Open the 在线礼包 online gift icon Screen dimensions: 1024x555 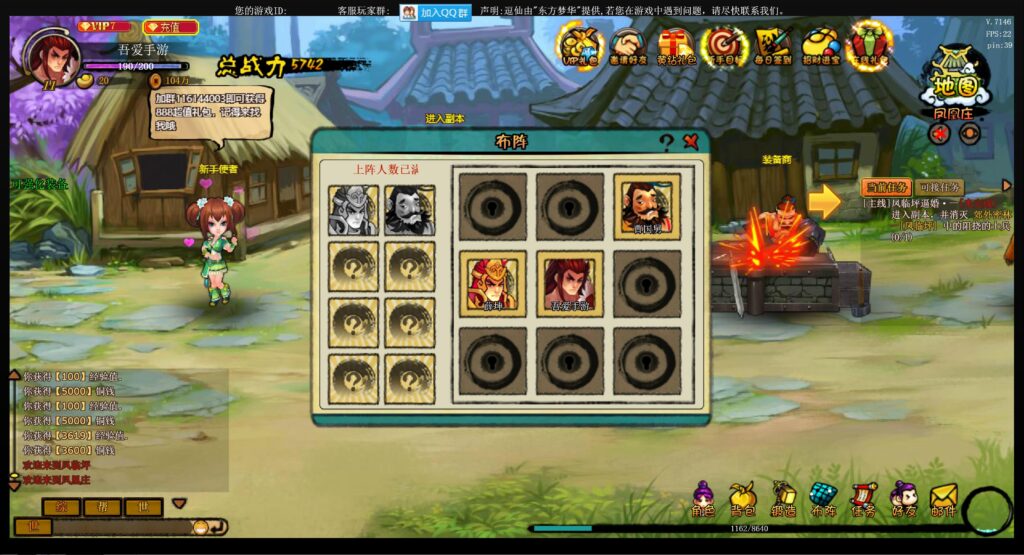click(x=869, y=45)
